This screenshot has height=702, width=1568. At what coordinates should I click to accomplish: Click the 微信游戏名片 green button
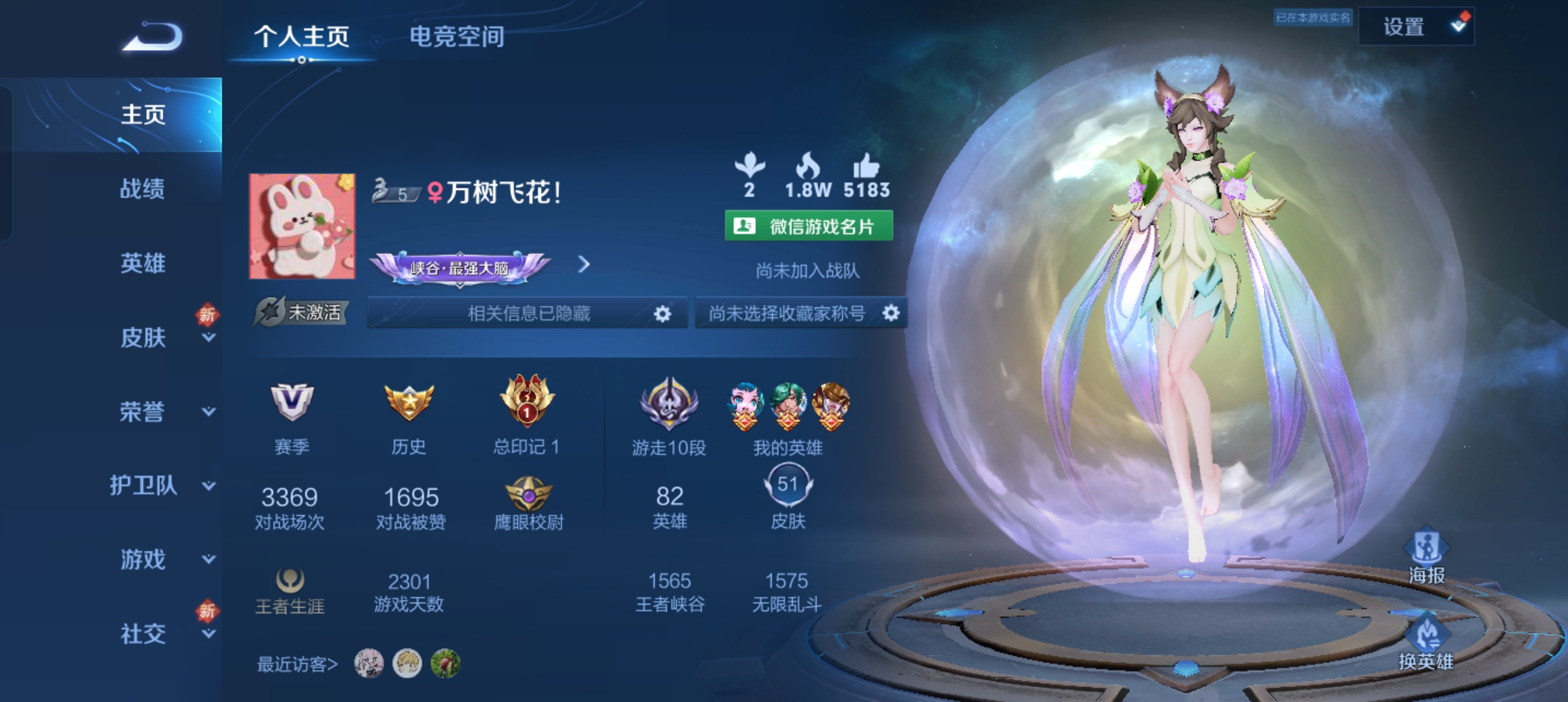(809, 224)
